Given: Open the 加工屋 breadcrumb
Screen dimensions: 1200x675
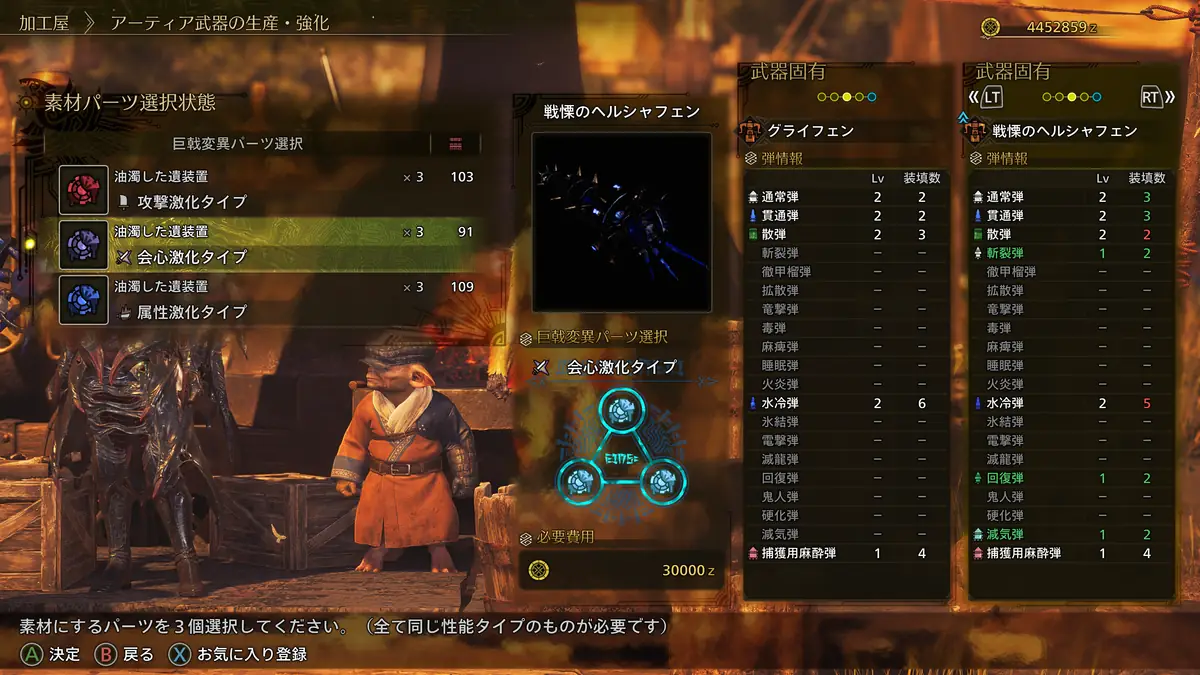Looking at the screenshot, I should pyautogui.click(x=45, y=22).
